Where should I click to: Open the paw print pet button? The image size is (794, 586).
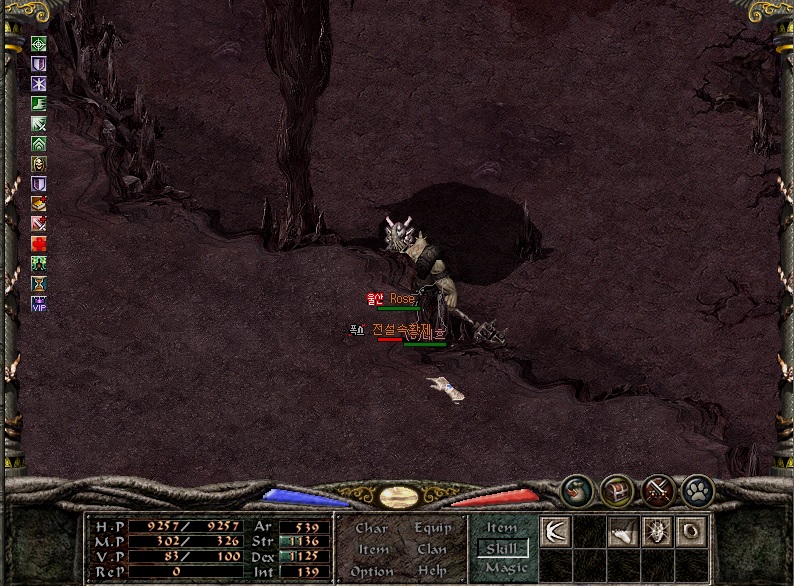click(x=697, y=490)
